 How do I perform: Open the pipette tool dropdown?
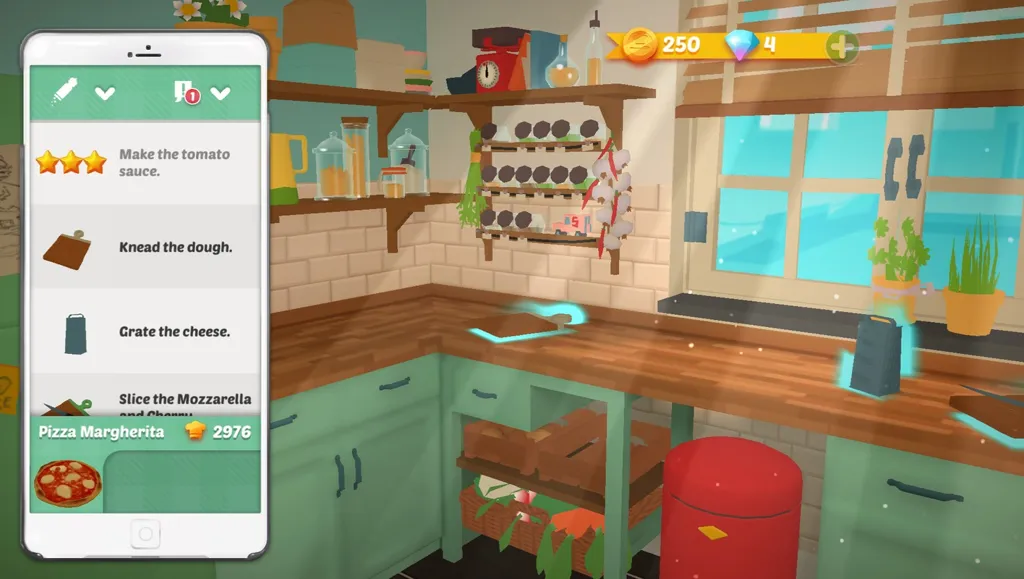[x=104, y=93]
